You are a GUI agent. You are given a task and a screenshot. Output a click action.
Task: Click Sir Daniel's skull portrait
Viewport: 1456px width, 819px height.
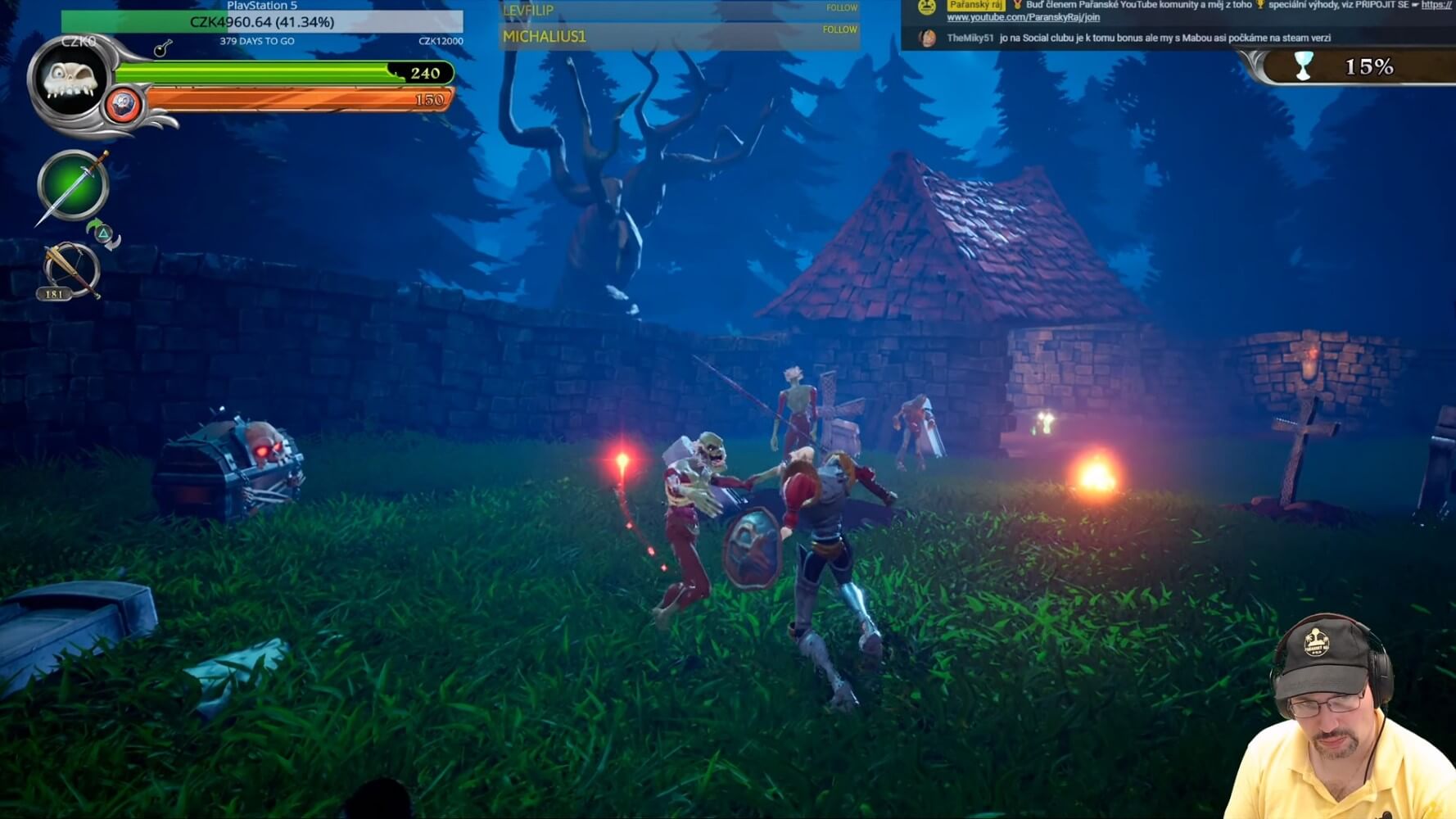pyautogui.click(x=70, y=80)
